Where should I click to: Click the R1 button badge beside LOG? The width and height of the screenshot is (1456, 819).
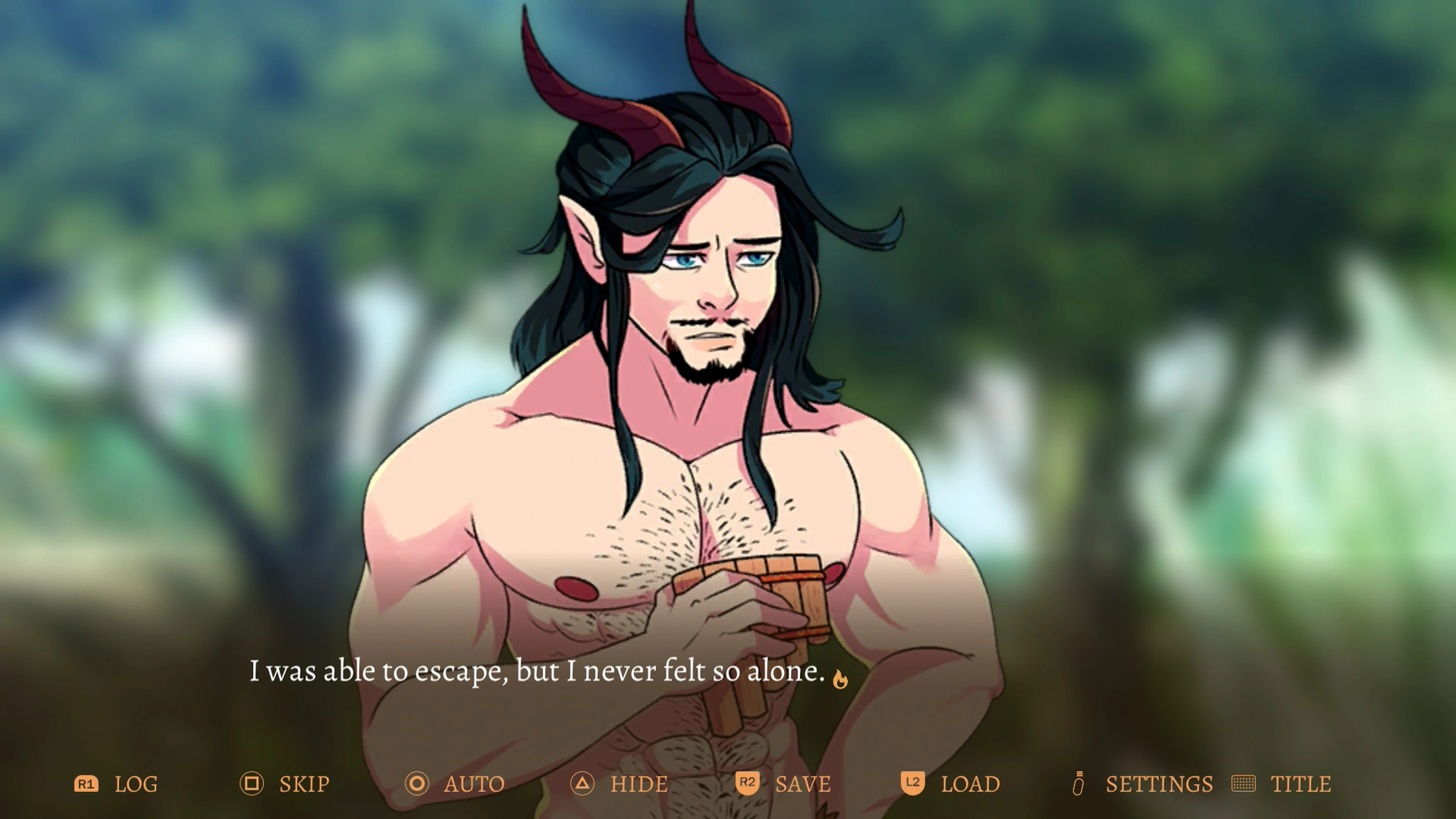point(88,784)
